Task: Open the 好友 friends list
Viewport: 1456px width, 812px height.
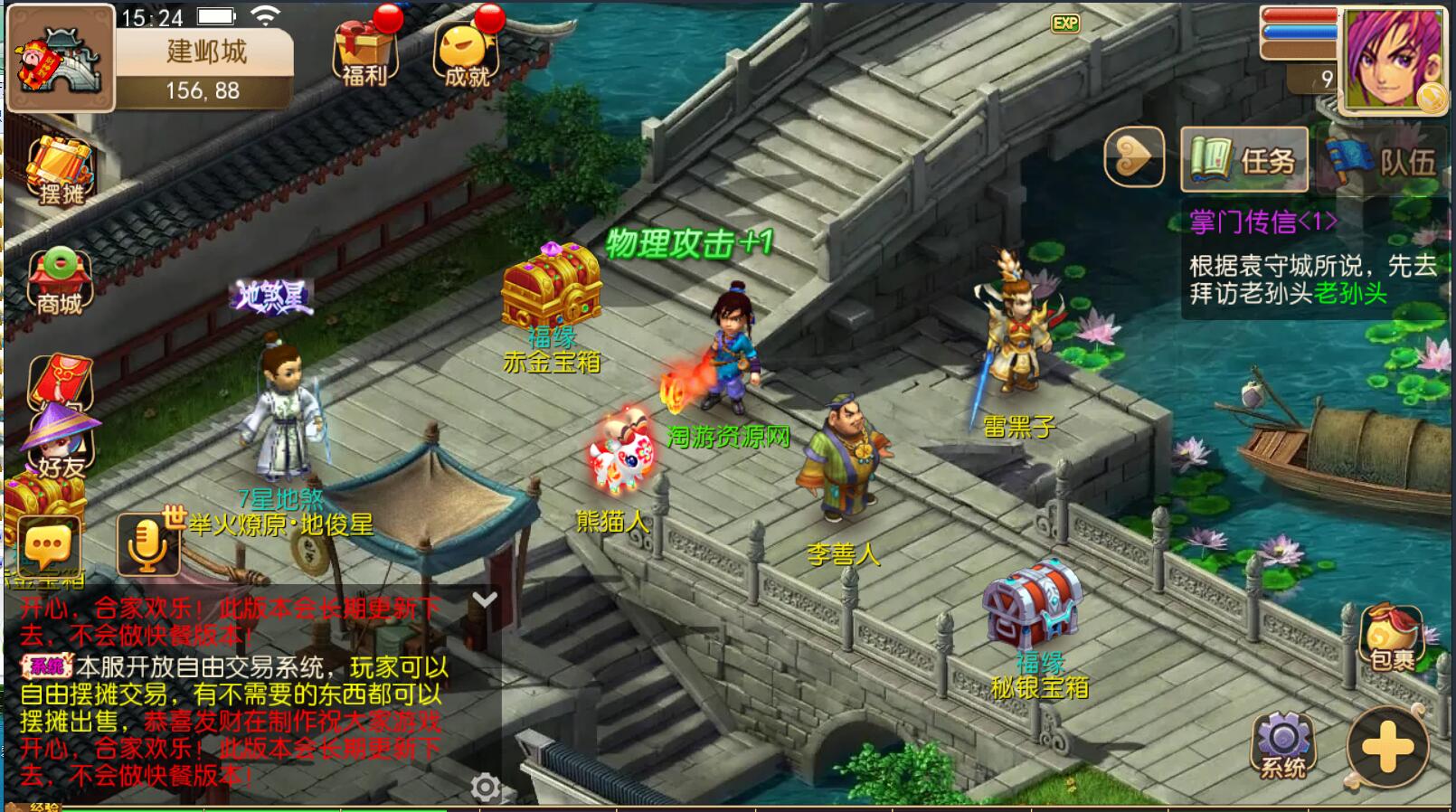Action: click(x=60, y=443)
